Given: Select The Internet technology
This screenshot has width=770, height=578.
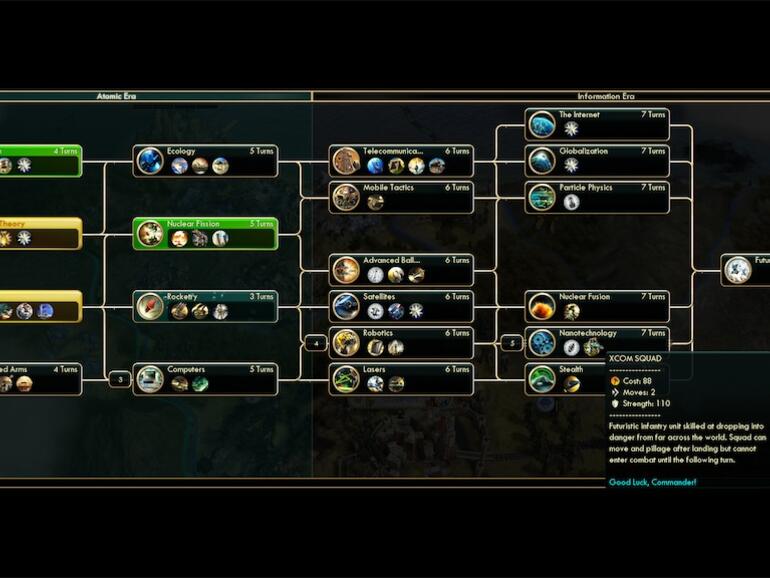Looking at the screenshot, I should coord(597,124).
